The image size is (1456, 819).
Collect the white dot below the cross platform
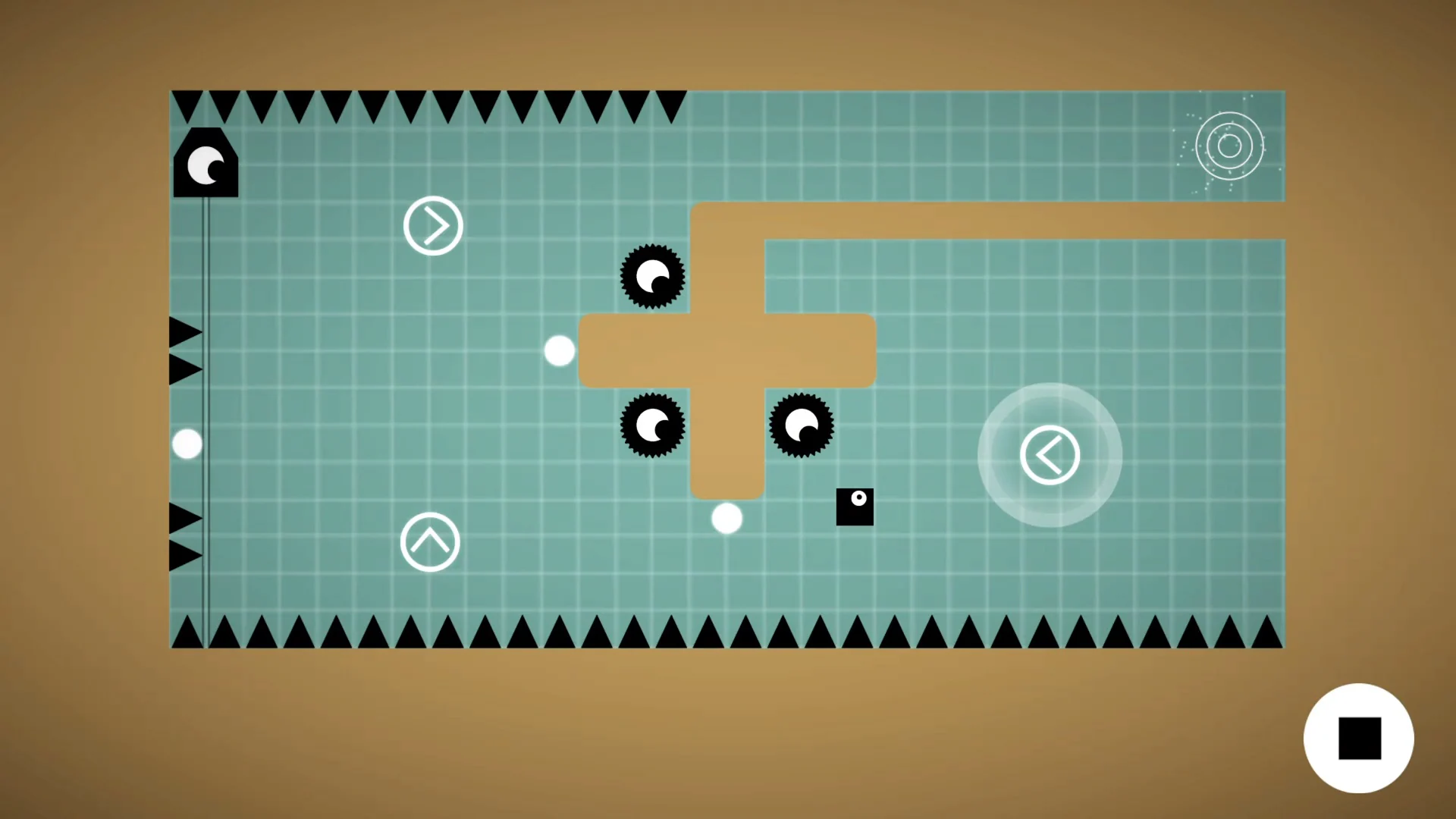(x=726, y=517)
